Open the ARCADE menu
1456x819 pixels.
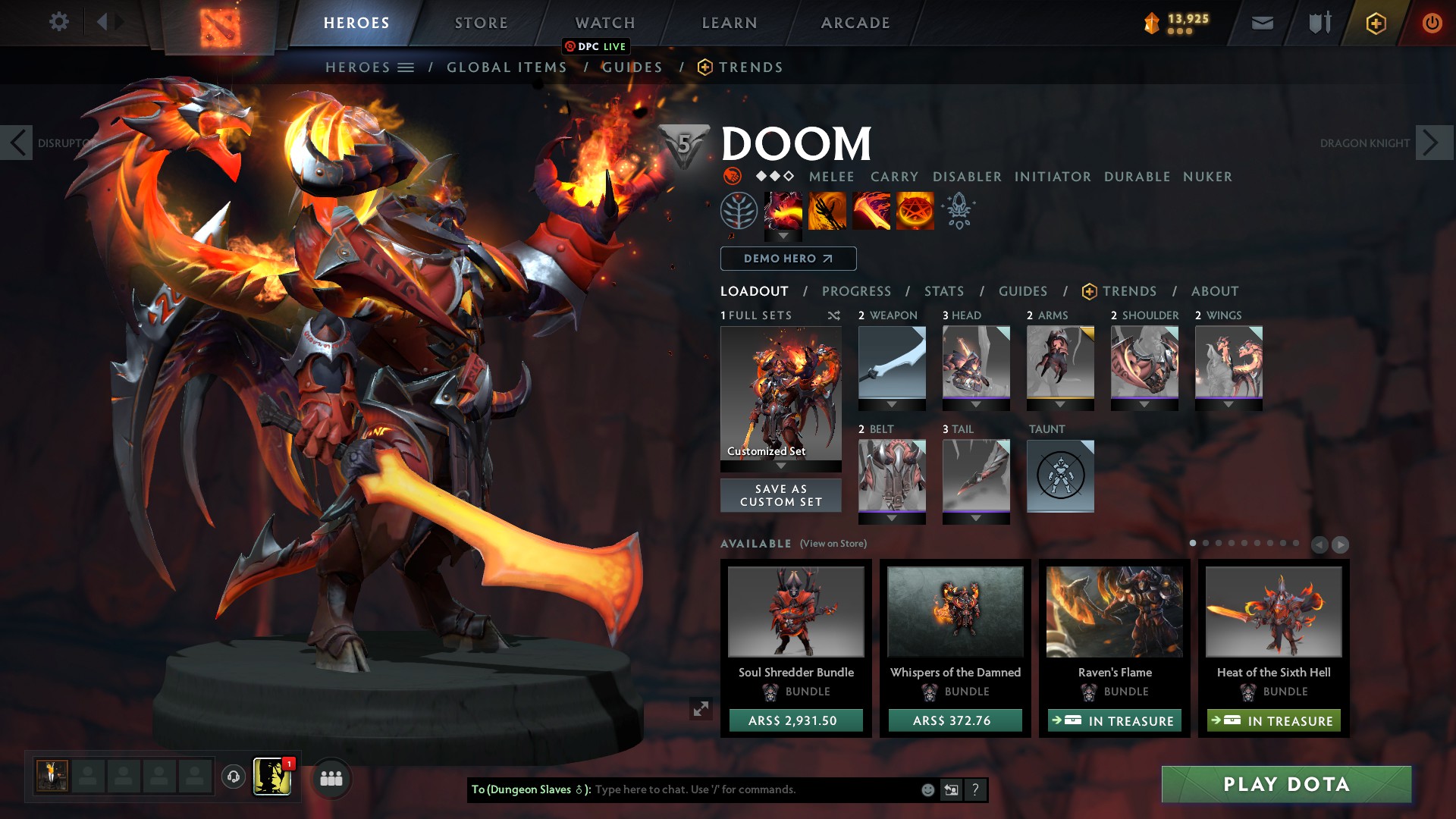click(x=855, y=23)
